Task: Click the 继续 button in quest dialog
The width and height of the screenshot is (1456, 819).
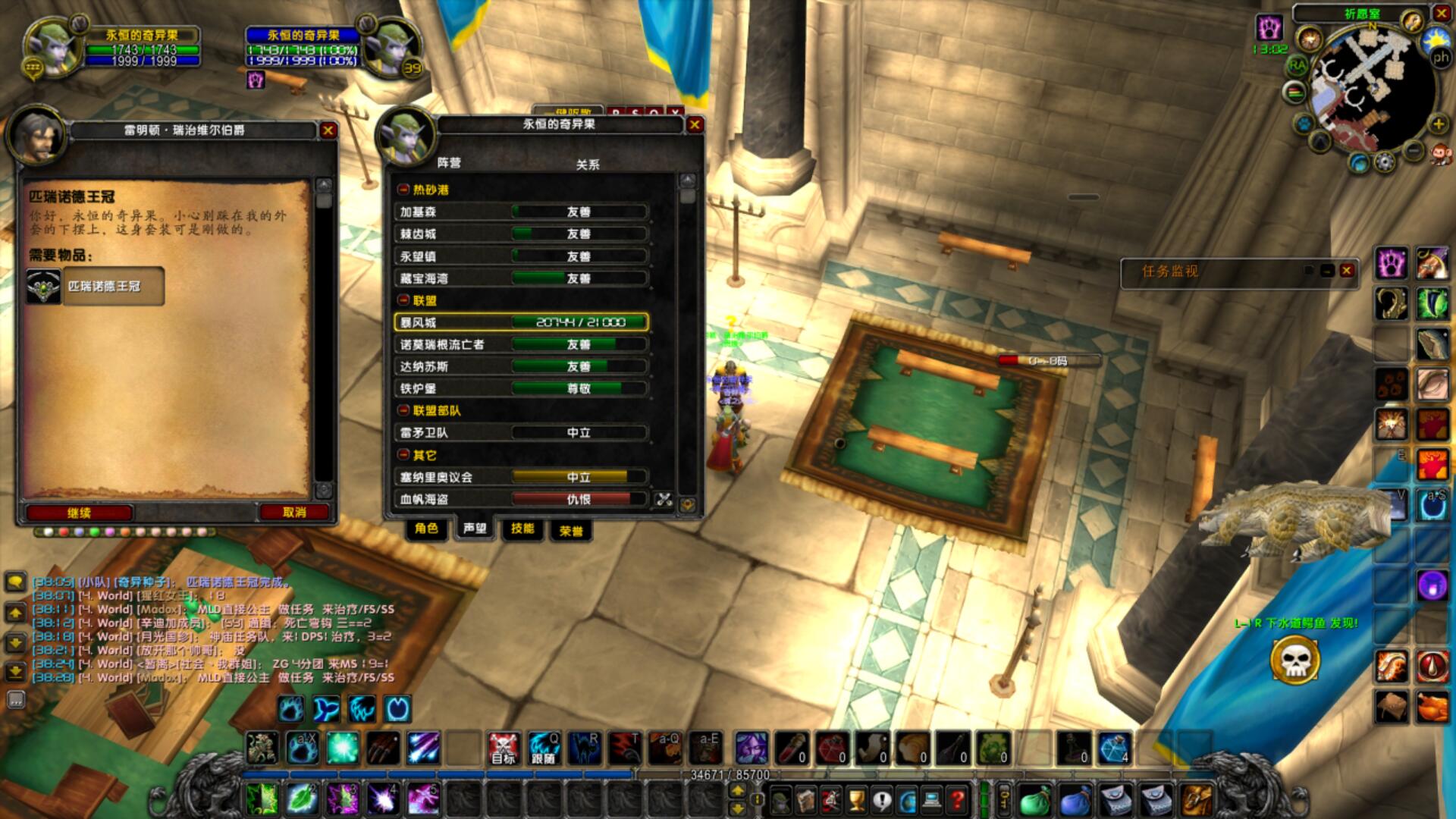Action: [80, 513]
